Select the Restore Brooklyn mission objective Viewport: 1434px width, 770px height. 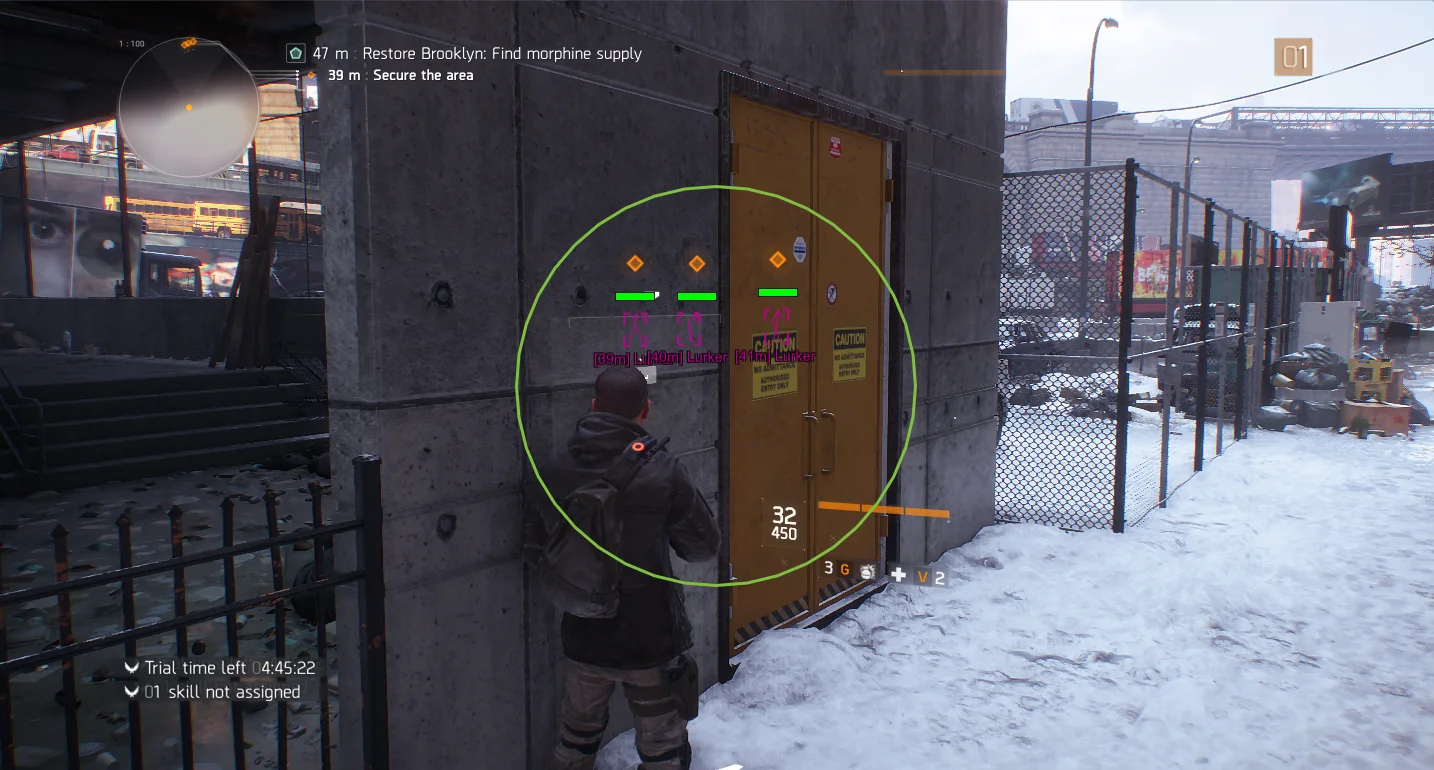coord(476,53)
